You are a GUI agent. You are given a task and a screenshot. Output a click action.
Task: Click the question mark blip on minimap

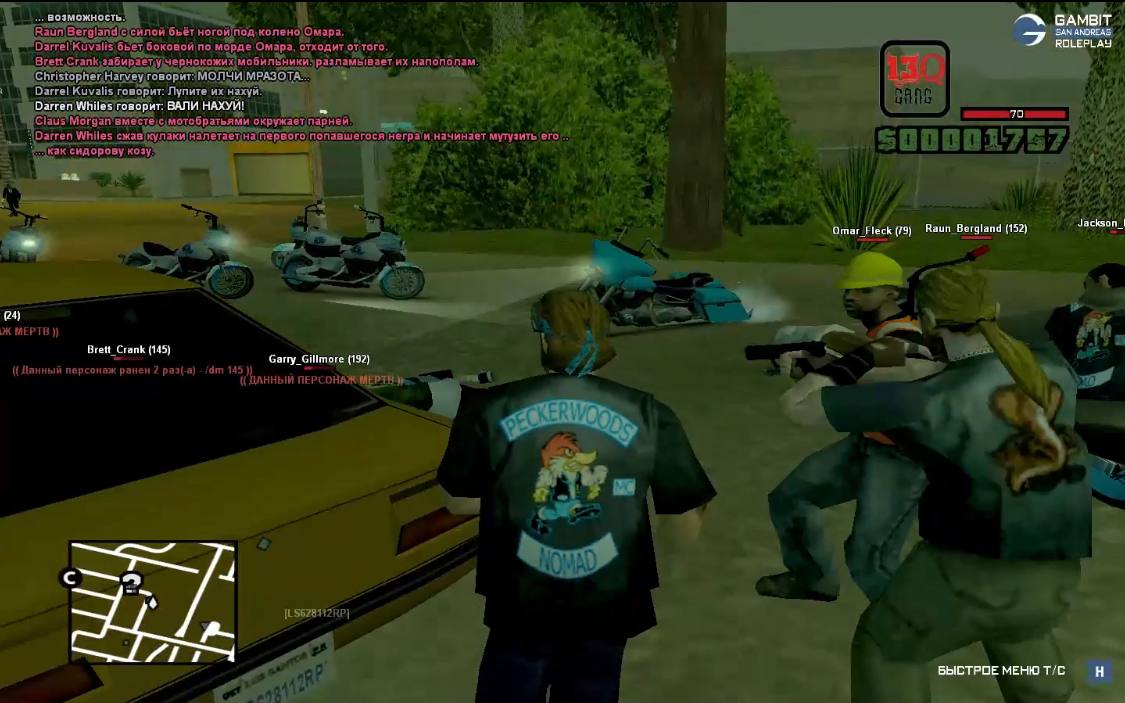[x=131, y=583]
